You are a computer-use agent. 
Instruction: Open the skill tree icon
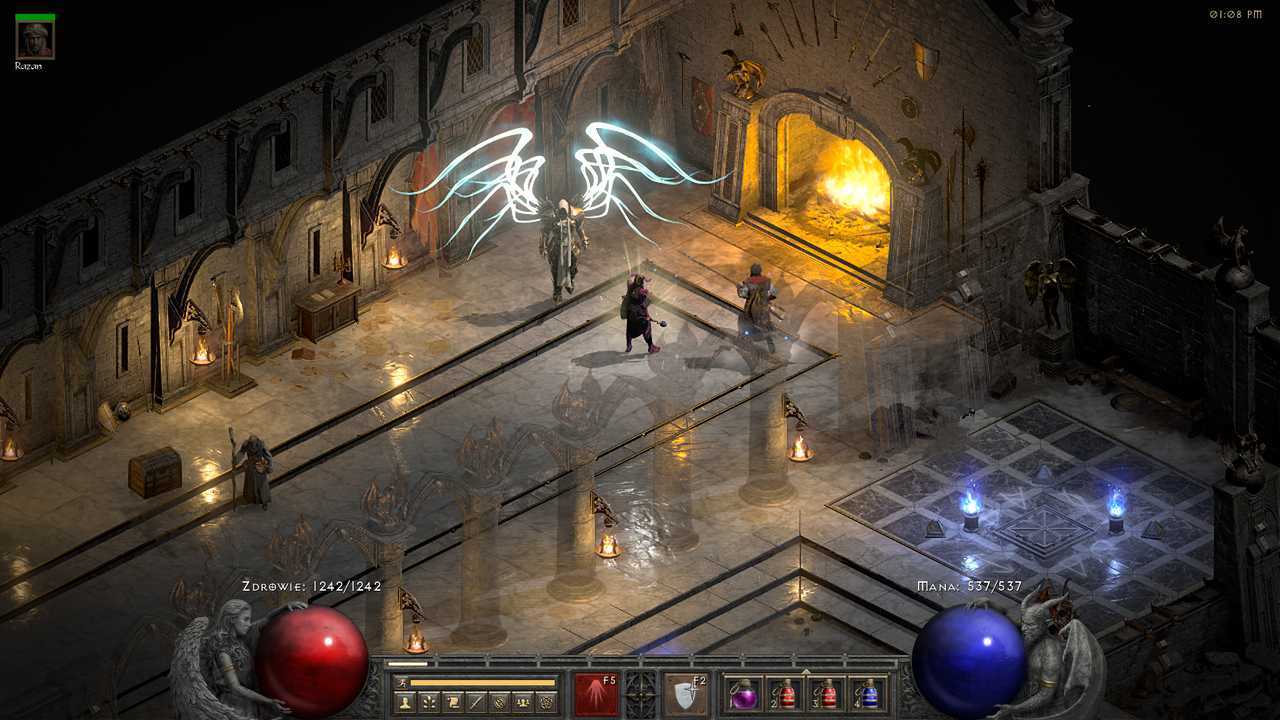[428, 702]
